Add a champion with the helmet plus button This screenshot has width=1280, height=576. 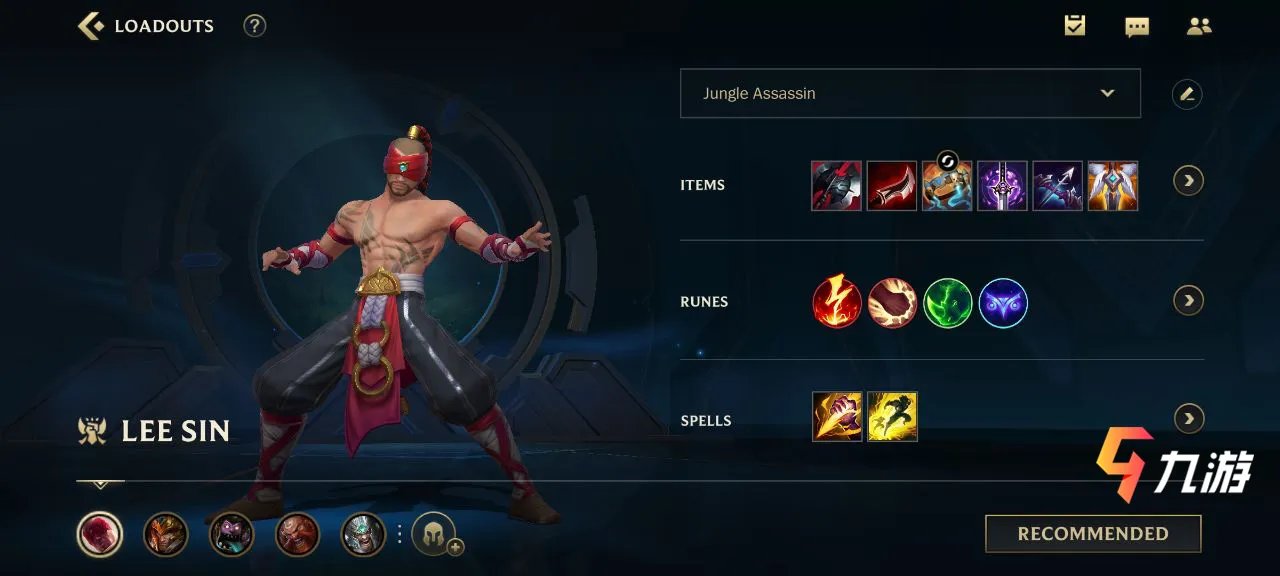[x=436, y=534]
